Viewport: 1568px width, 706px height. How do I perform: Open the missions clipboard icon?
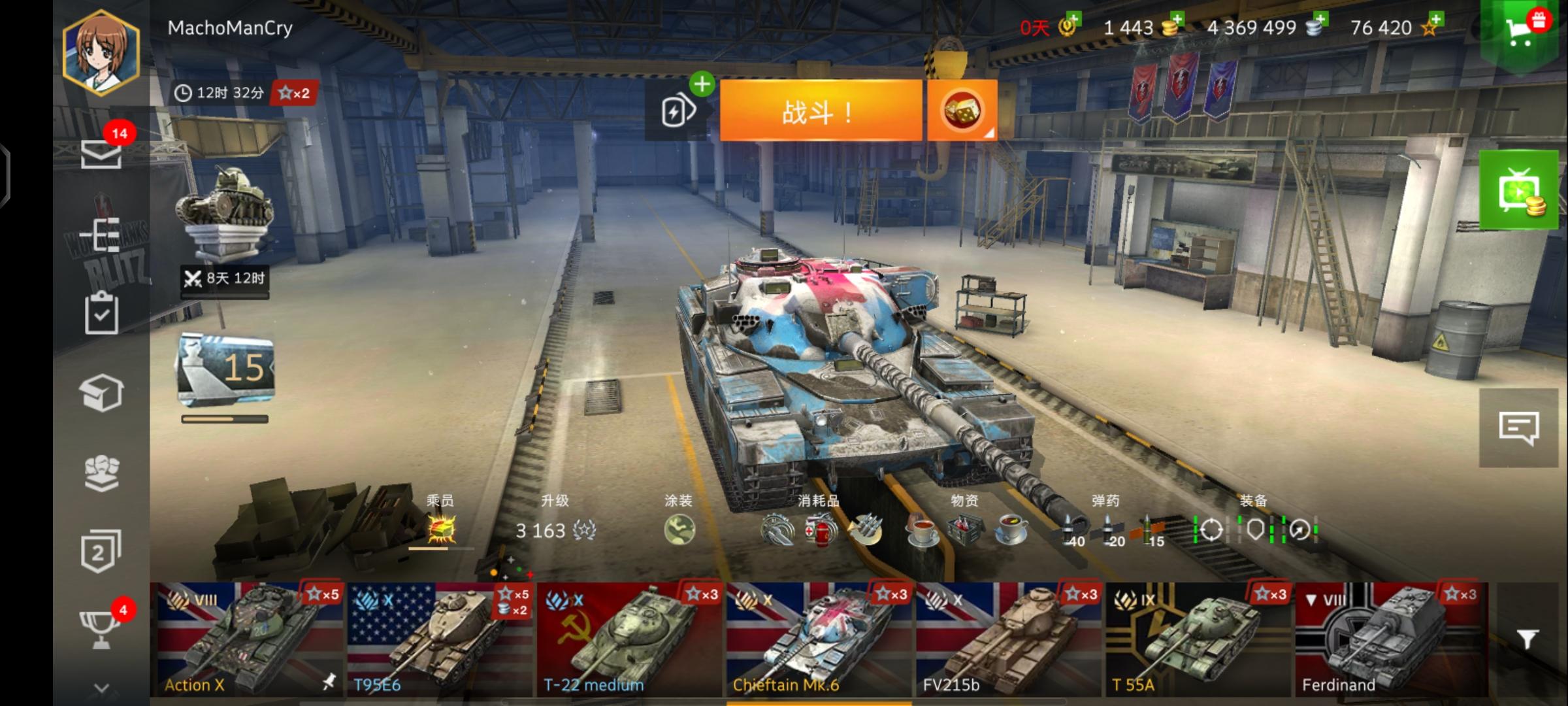[x=101, y=312]
